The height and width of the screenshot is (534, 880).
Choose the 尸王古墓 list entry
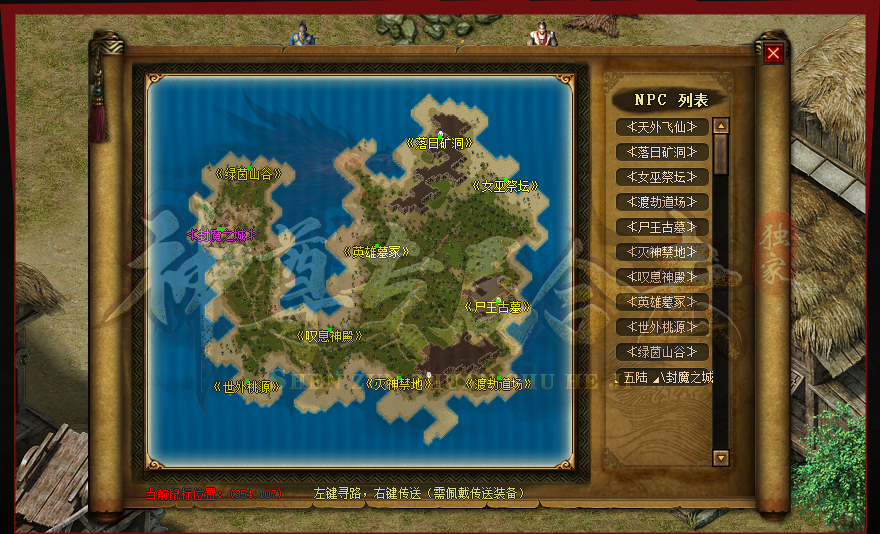tap(662, 227)
